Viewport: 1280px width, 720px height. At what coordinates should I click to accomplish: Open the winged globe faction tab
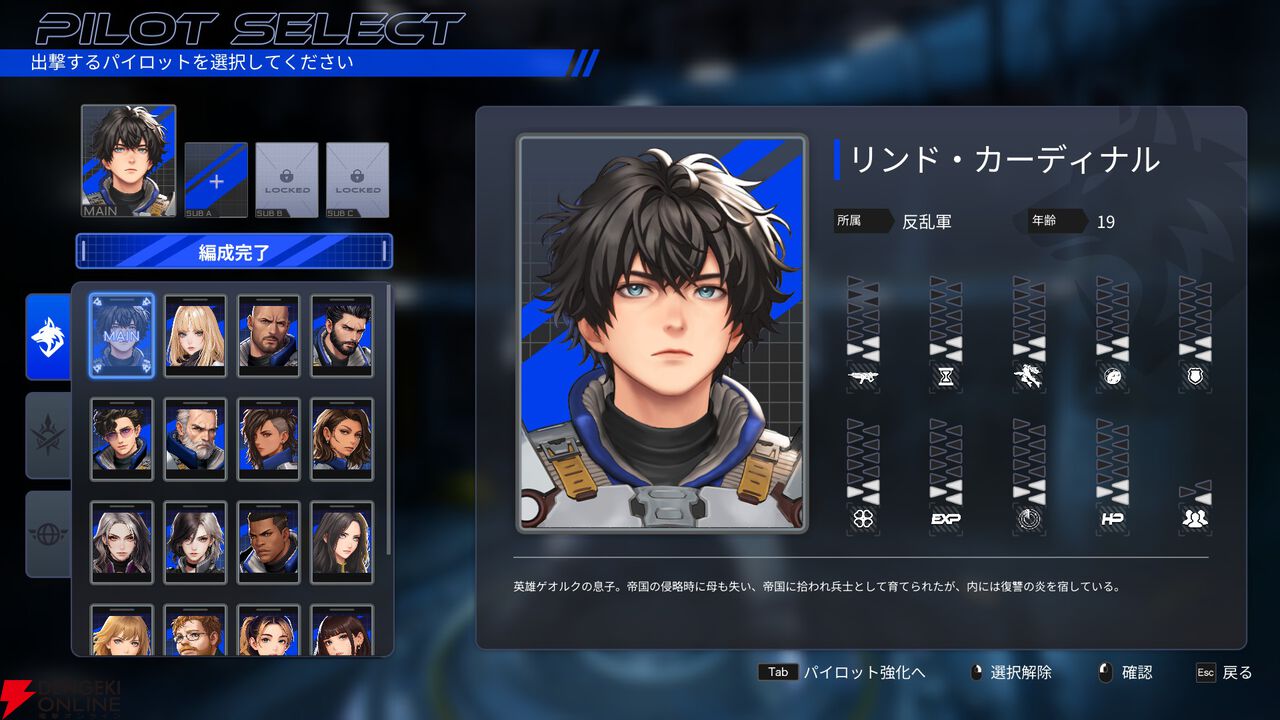pos(48,533)
